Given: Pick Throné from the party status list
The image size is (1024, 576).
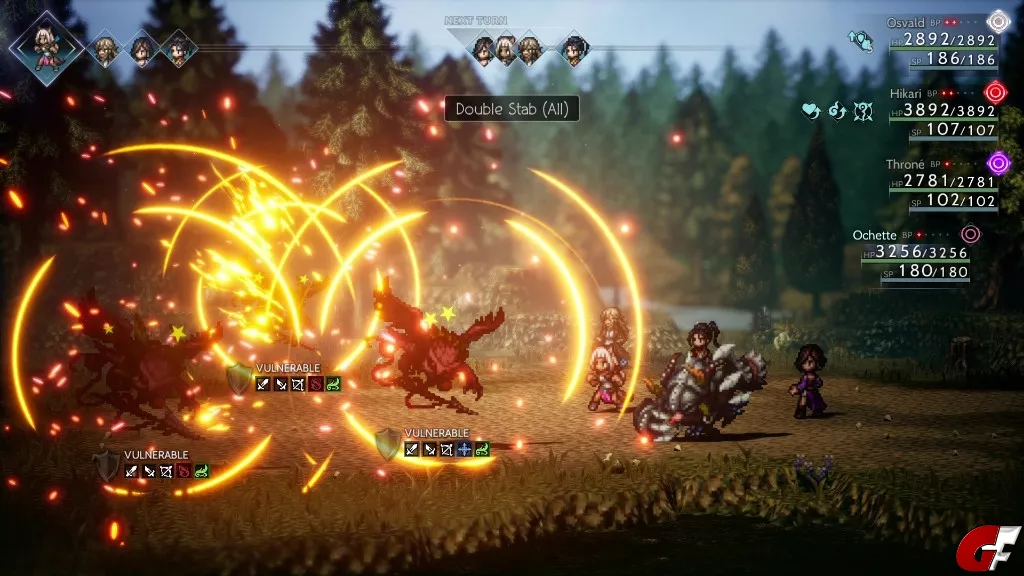Looking at the screenshot, I should coord(905,164).
